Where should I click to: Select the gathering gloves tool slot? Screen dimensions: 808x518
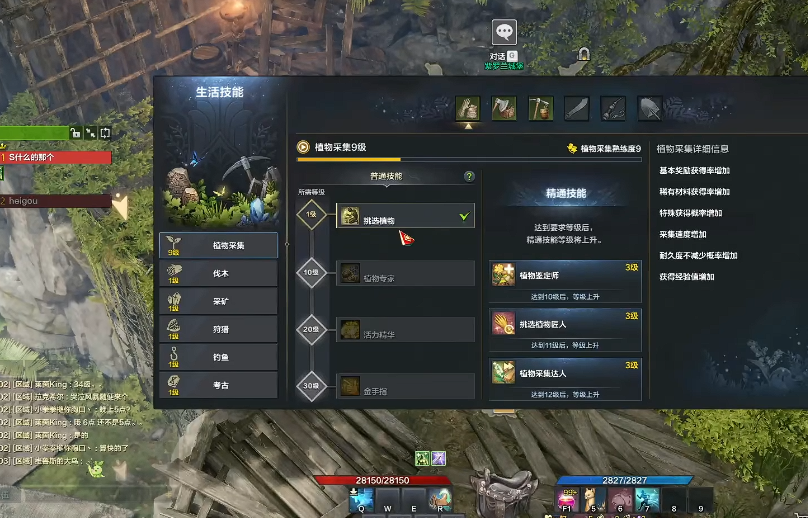pos(467,107)
